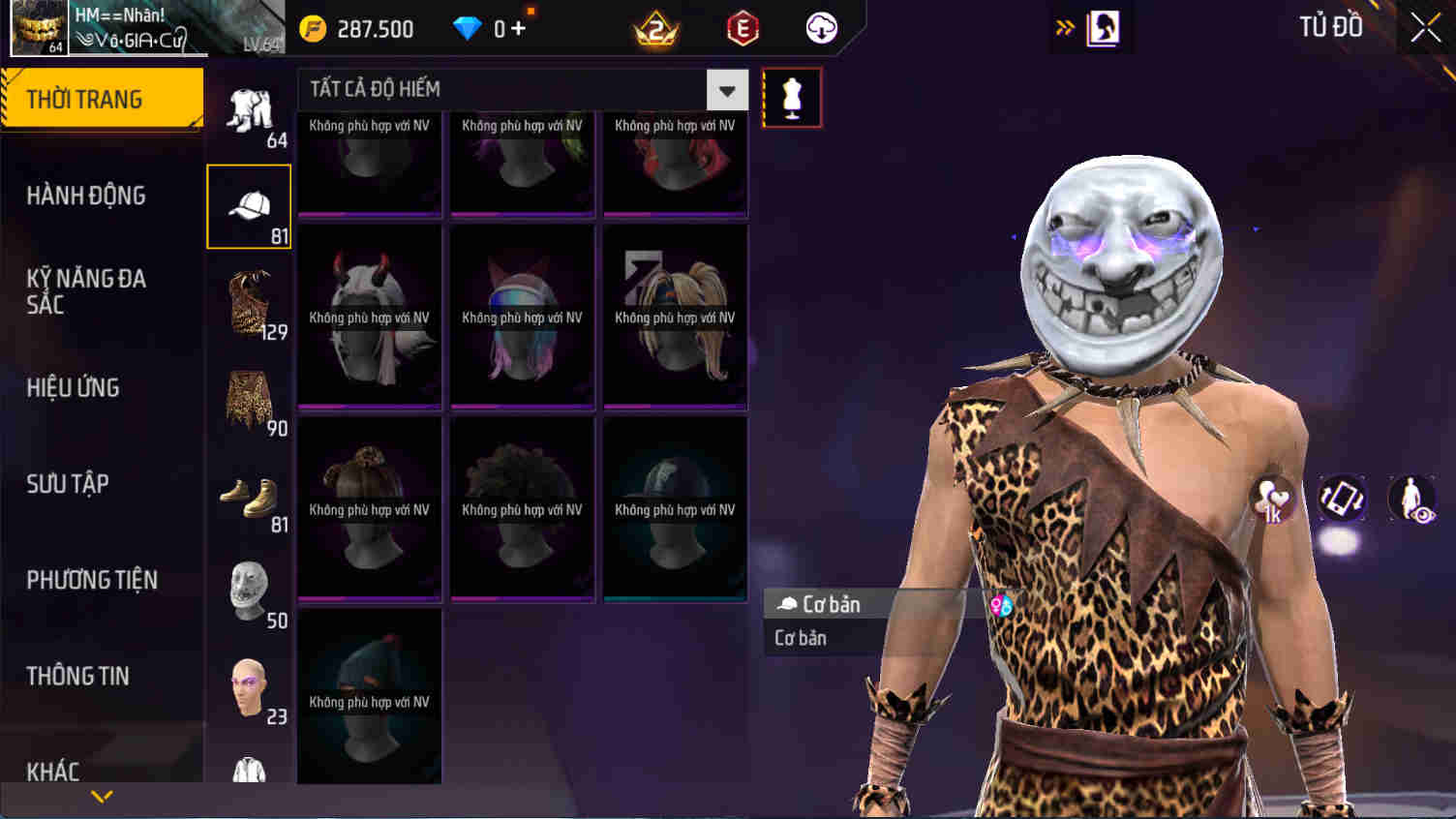Click the rotate phone icon beside the character
Image resolution: width=1456 pixels, height=819 pixels.
(1342, 499)
